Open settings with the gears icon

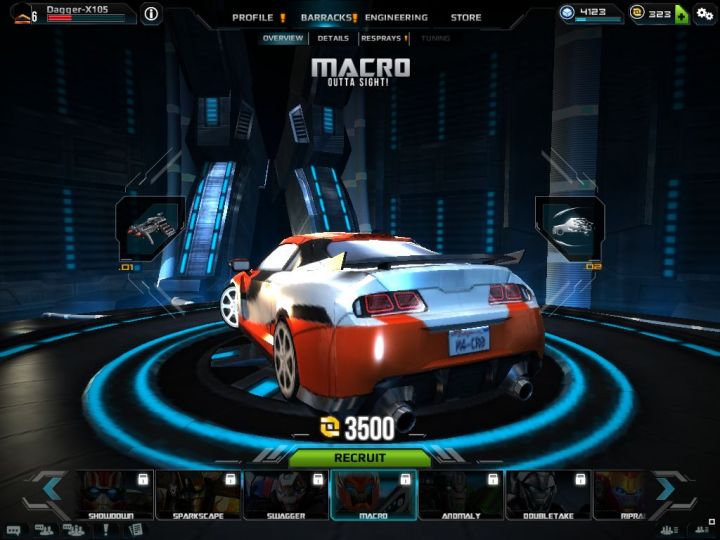(705, 14)
